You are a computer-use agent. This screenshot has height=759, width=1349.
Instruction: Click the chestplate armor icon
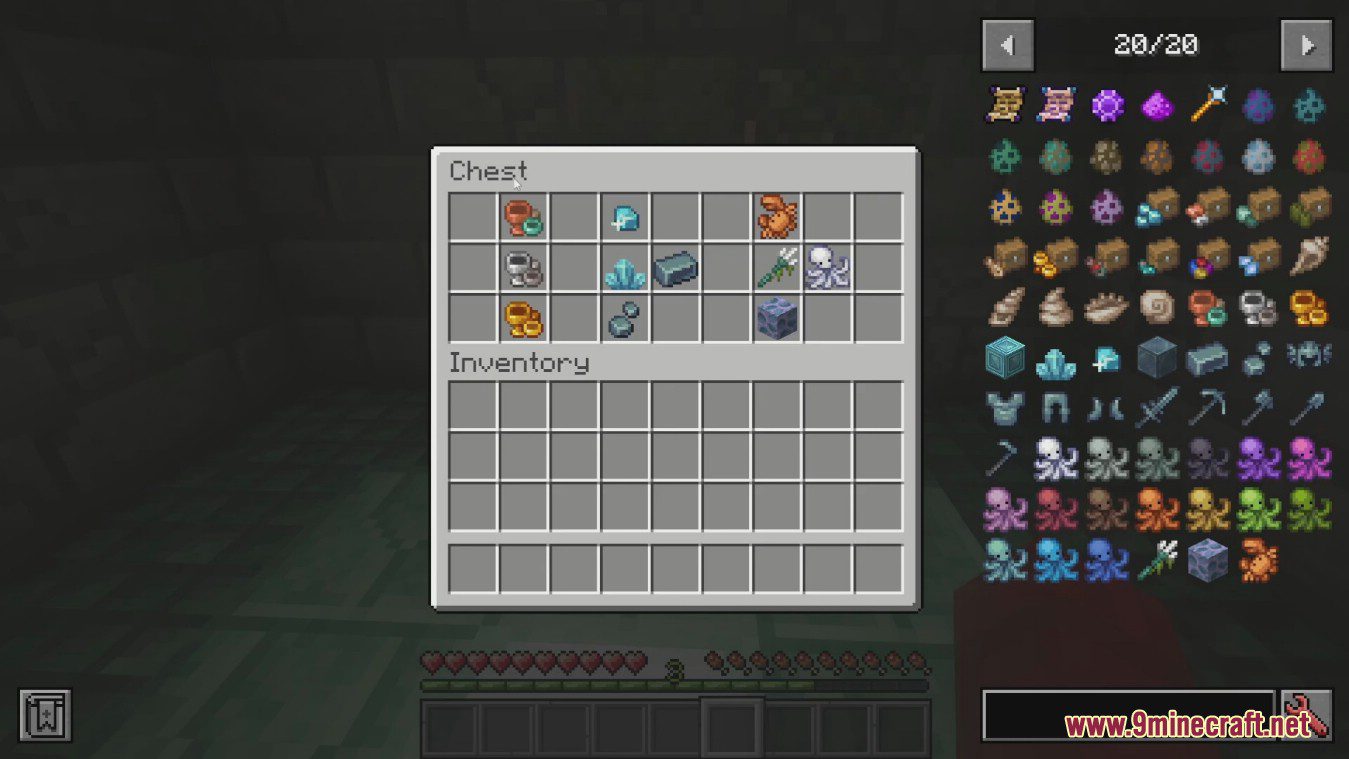click(1005, 407)
